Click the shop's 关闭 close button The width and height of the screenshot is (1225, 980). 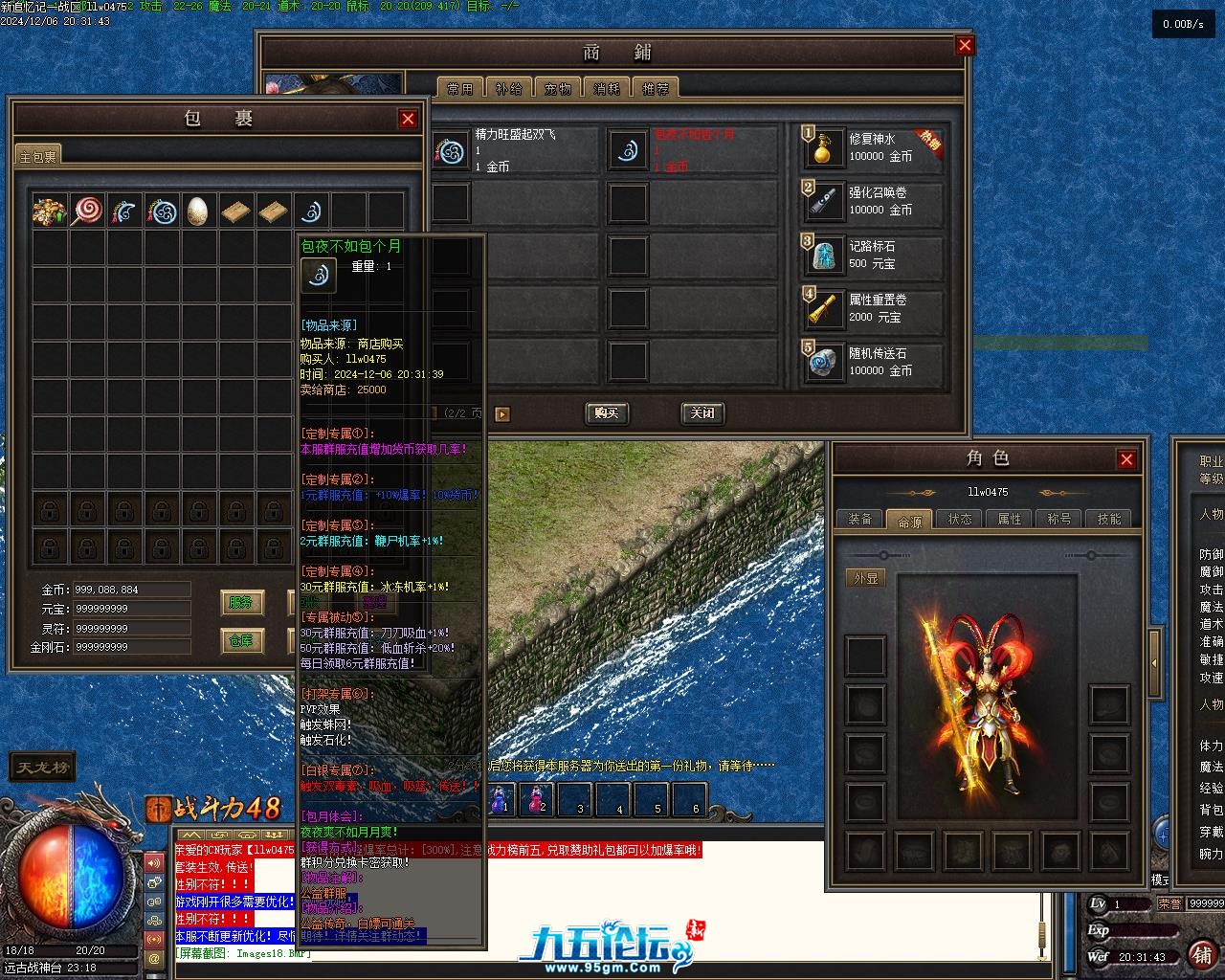[702, 413]
